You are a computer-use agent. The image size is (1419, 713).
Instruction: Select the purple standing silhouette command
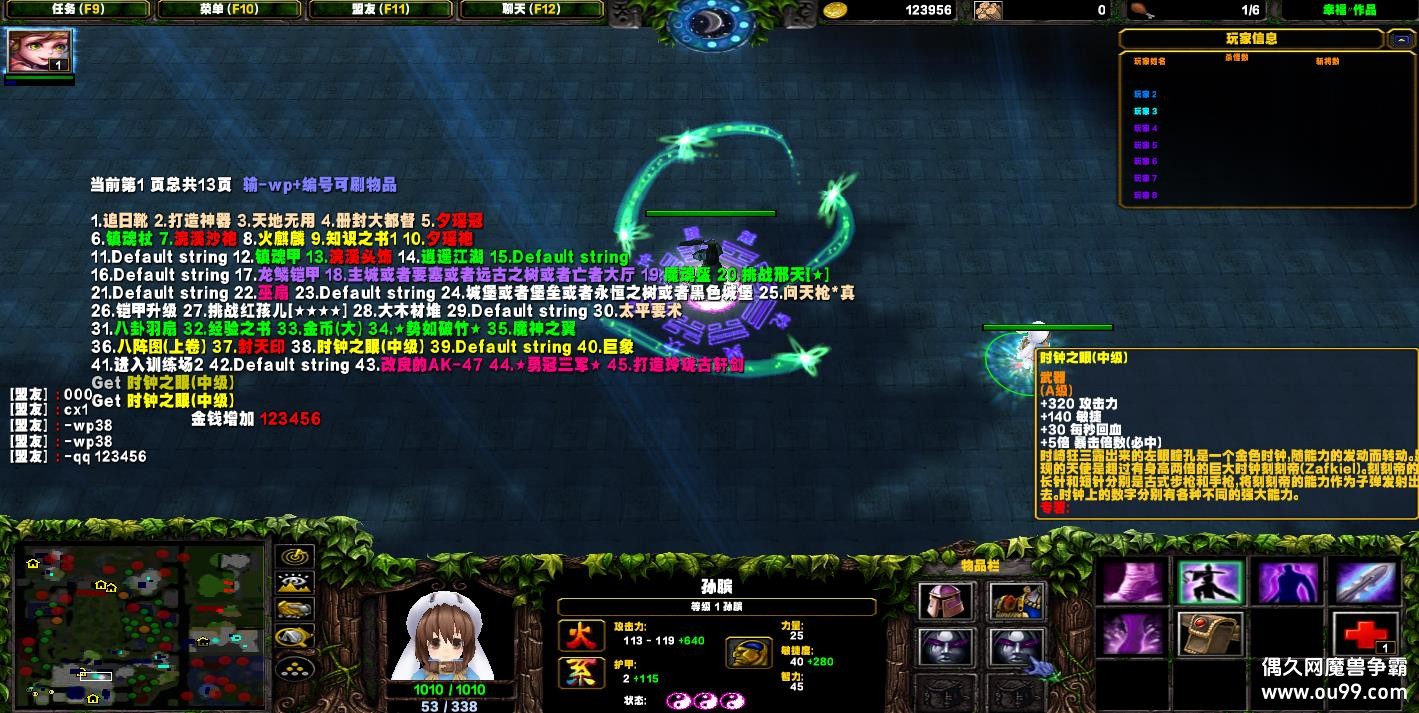tap(1287, 582)
